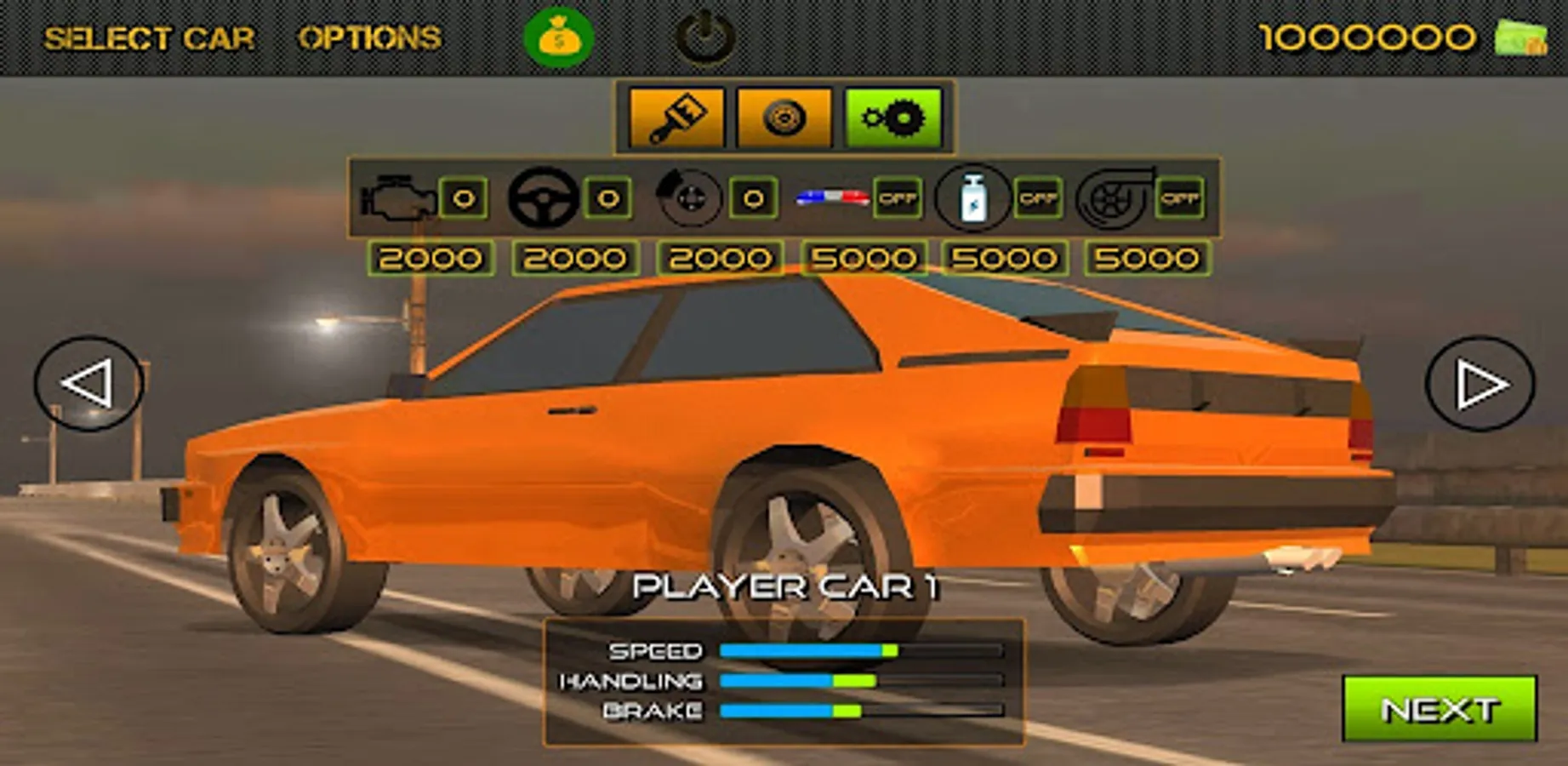
Task: Switch to the wheel rims tab
Action: 784,117
